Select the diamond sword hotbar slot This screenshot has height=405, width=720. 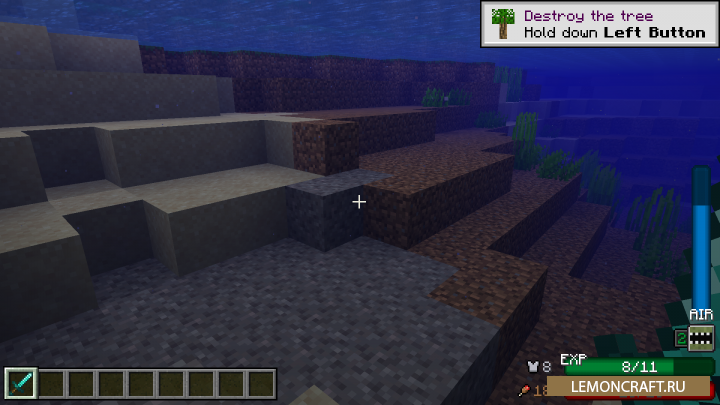click(21, 384)
